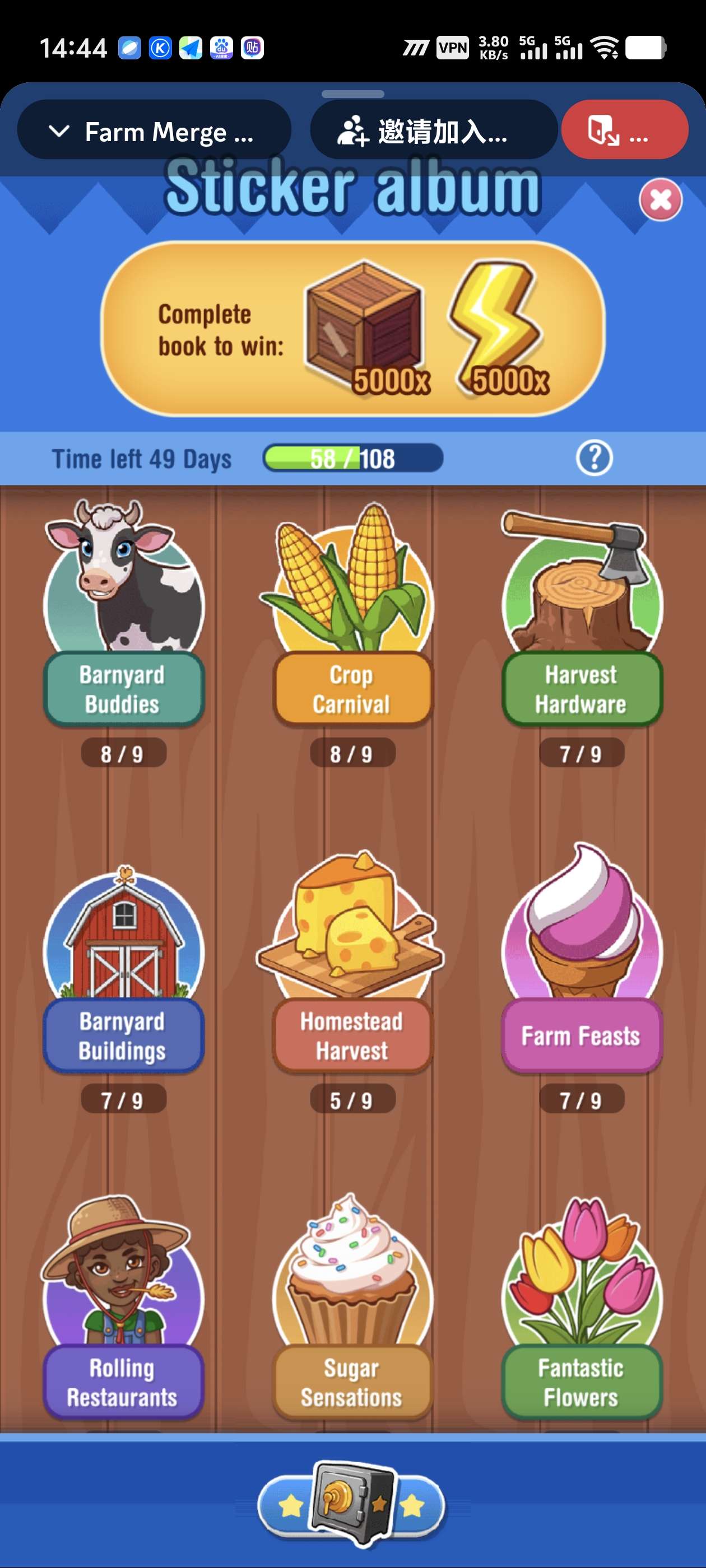
Task: Expand the Farm Merge title dropdown
Action: tap(154, 132)
